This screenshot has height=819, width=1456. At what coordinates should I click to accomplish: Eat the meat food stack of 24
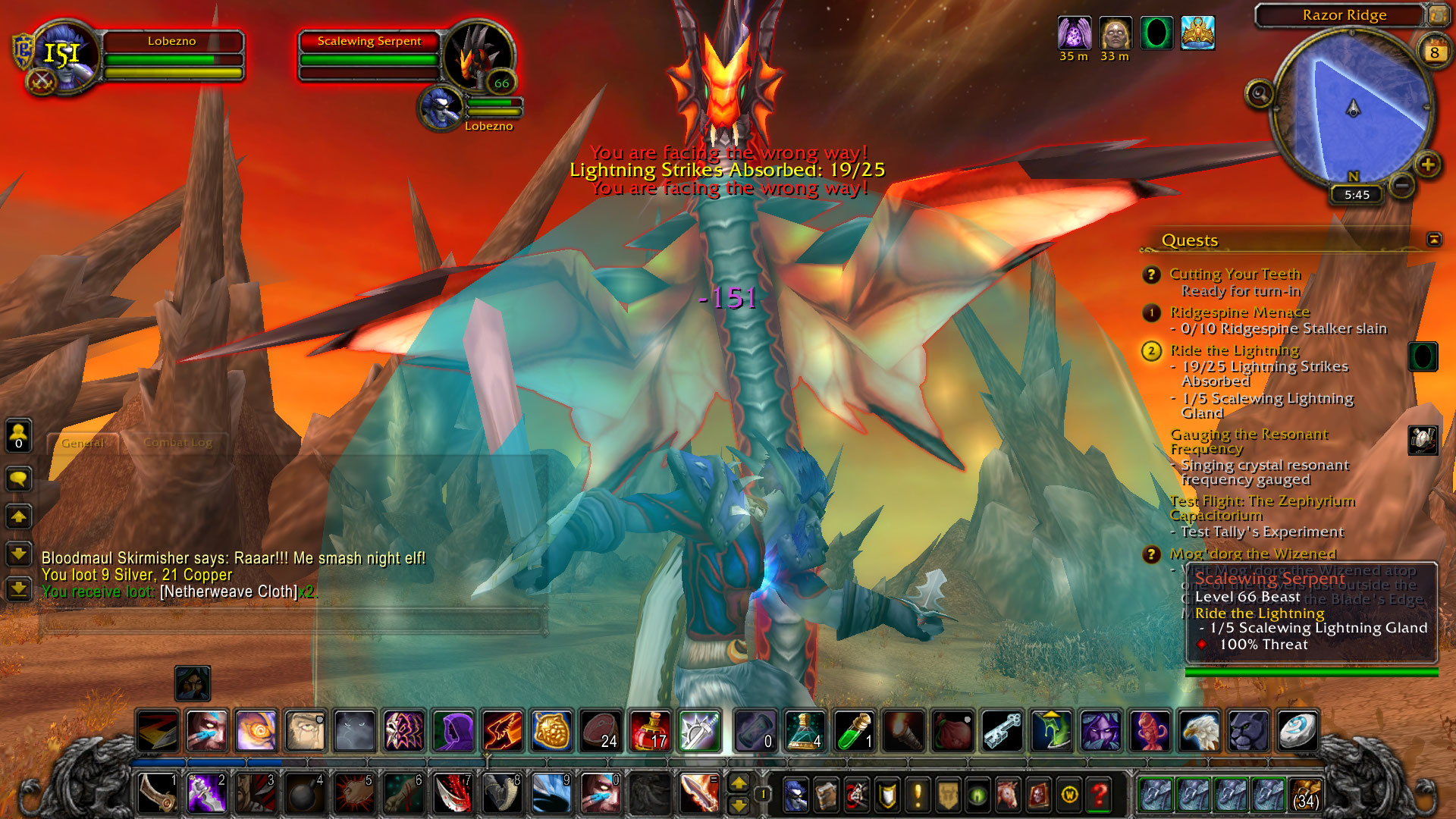(x=601, y=731)
